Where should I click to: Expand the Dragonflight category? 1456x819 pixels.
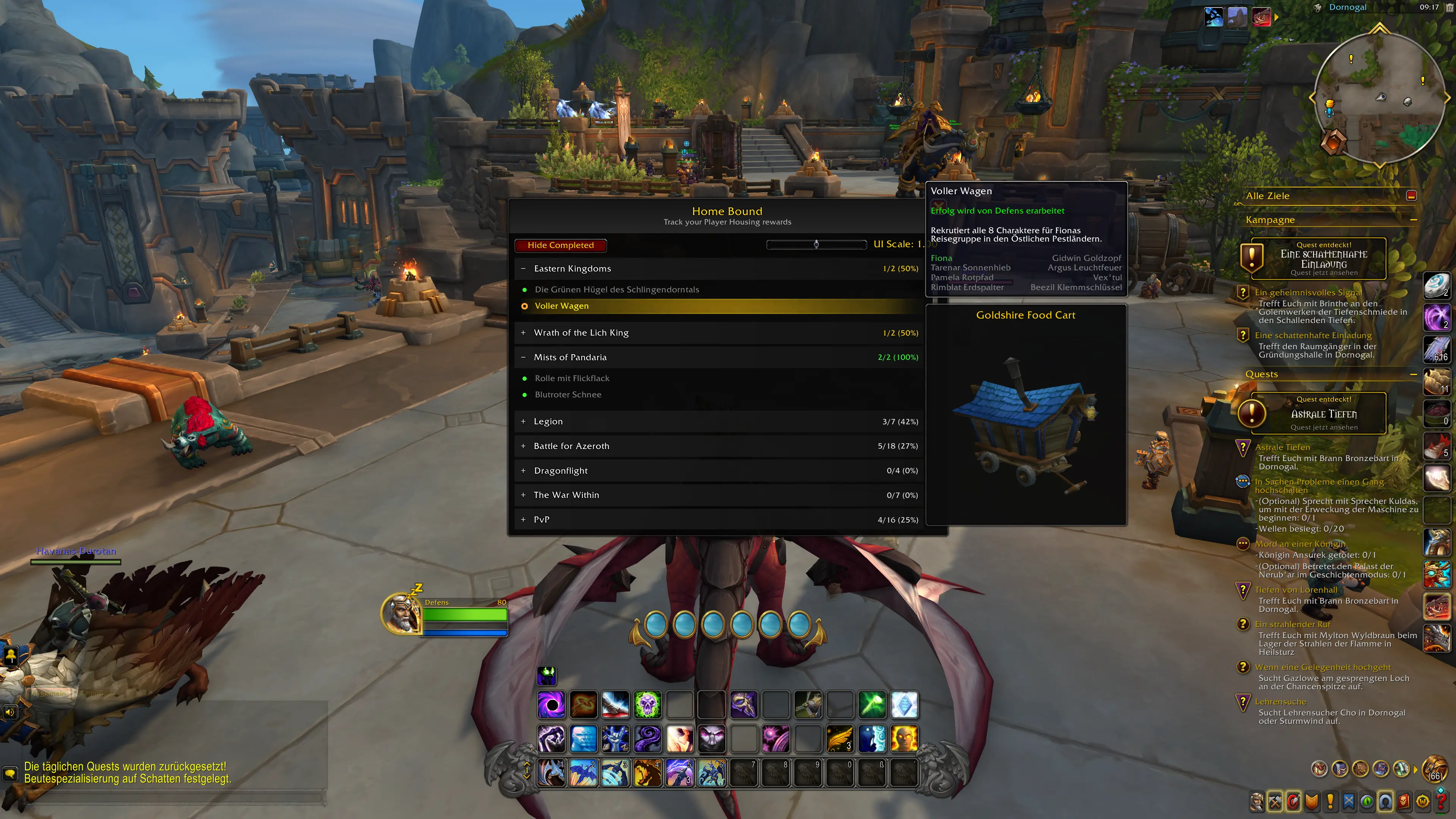pyautogui.click(x=523, y=471)
